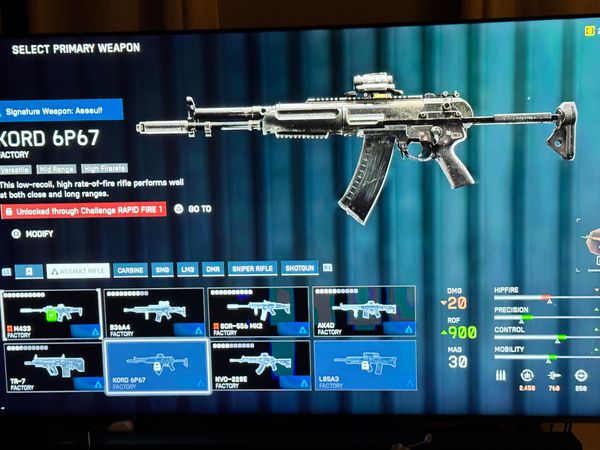Open the DMR weapon category
Screen dimensions: 600x450
[213, 270]
